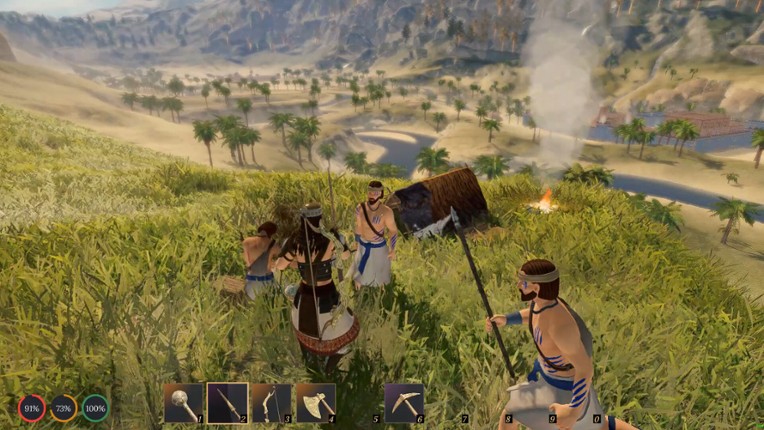
Task: Select the mace in hotbar slot 1
Action: pos(184,403)
